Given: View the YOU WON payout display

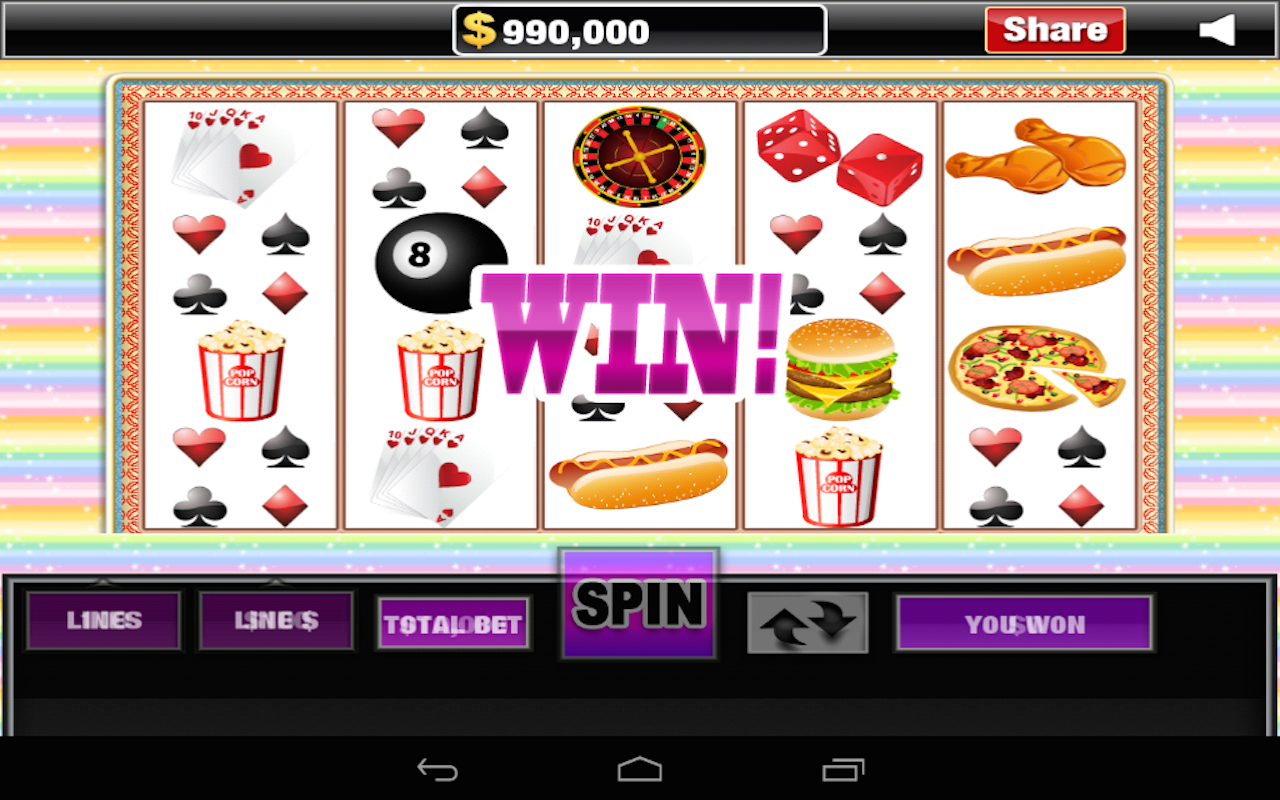Looking at the screenshot, I should tap(1024, 622).
